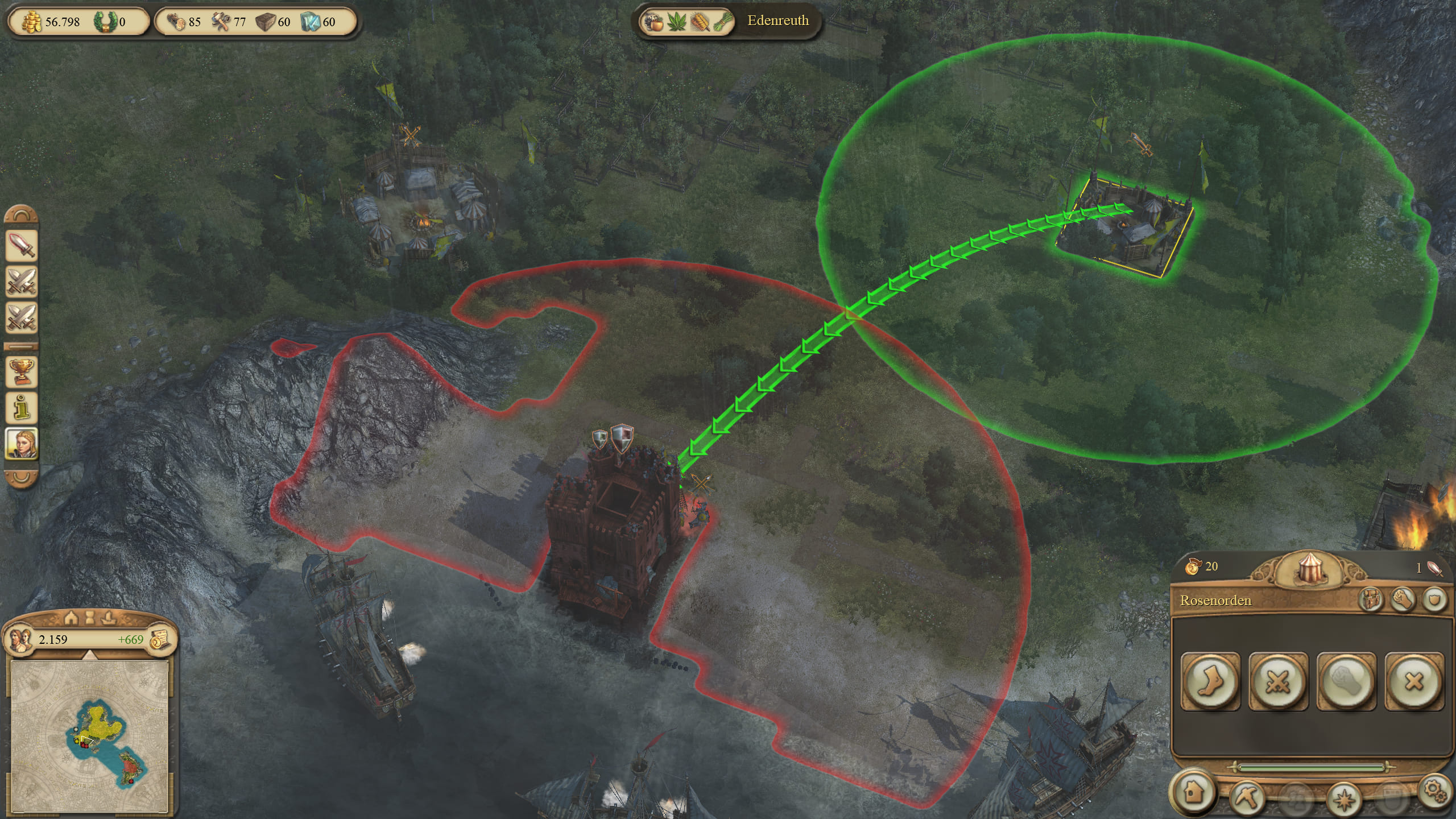Open the backpack icon beside Rosenorden
The image size is (1456, 819).
[1370, 599]
